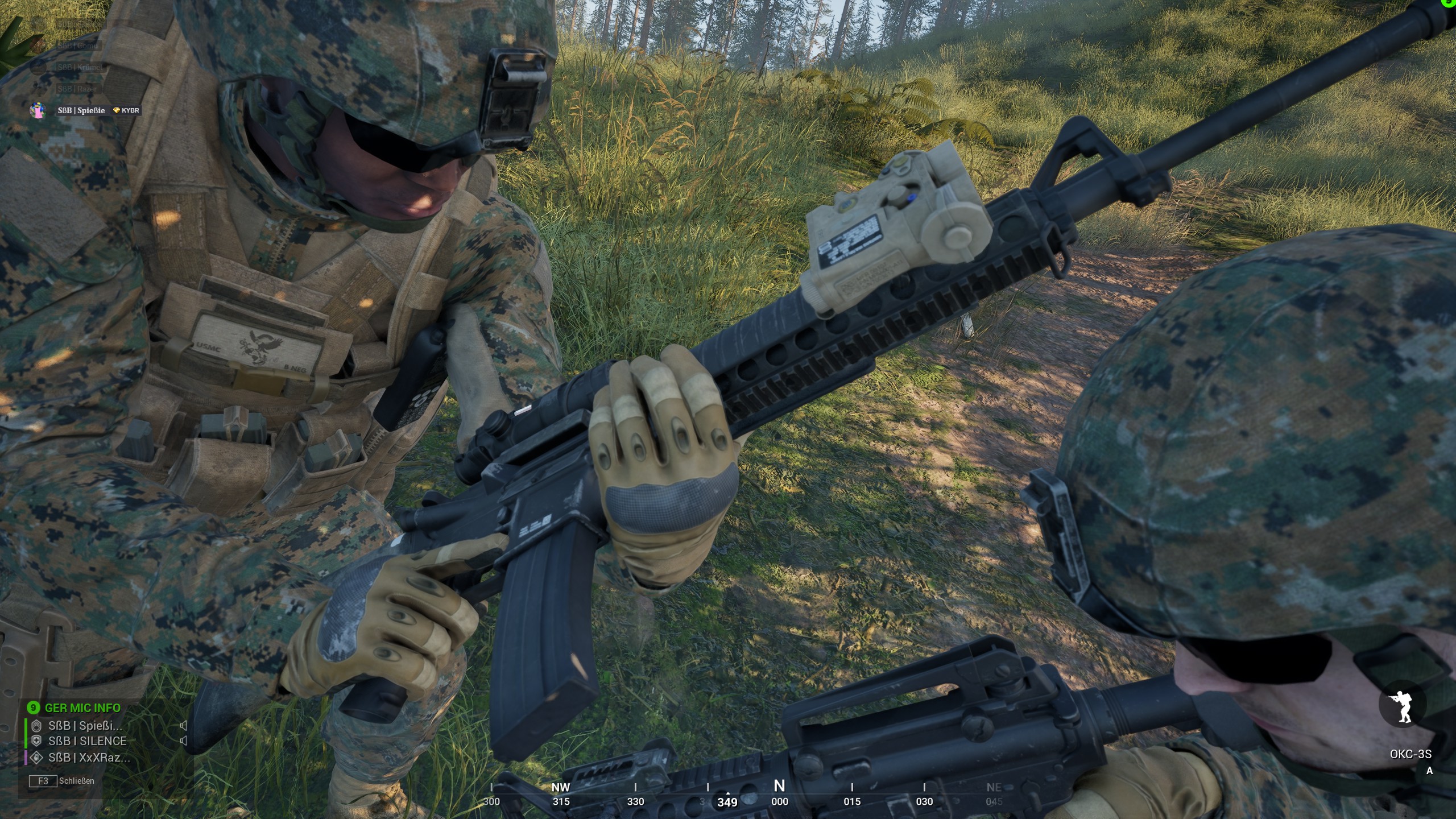Choose SßB | Spießi squad leader row
This screenshot has height=819, width=1456.
tap(85, 726)
